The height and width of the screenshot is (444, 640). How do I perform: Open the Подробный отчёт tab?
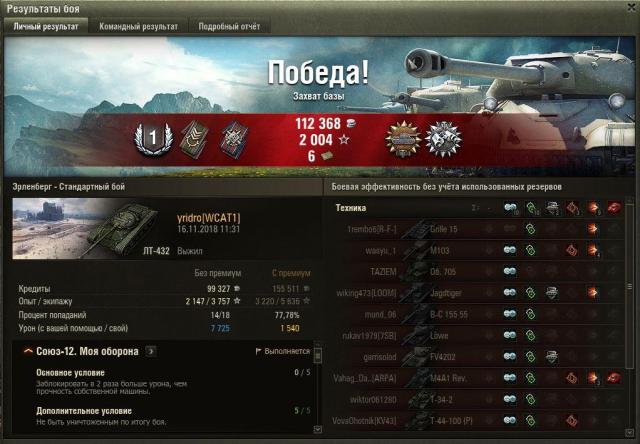[x=229, y=27]
